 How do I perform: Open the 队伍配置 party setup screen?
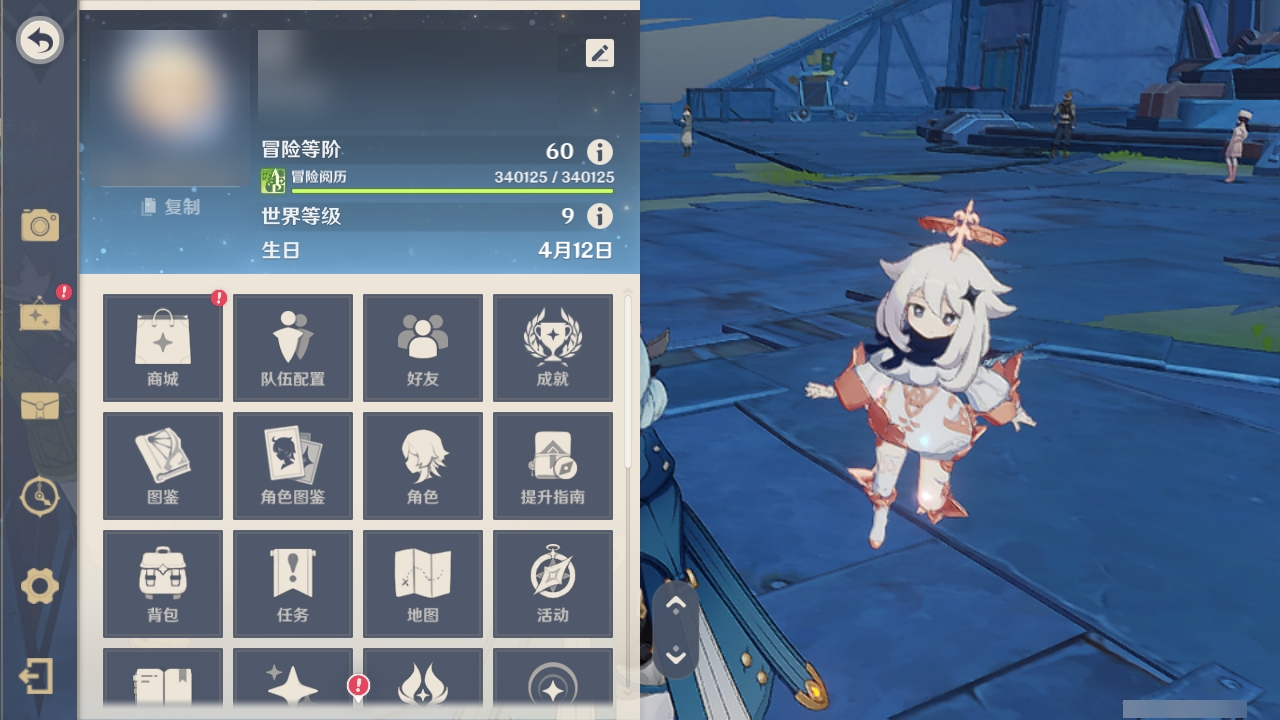292,347
